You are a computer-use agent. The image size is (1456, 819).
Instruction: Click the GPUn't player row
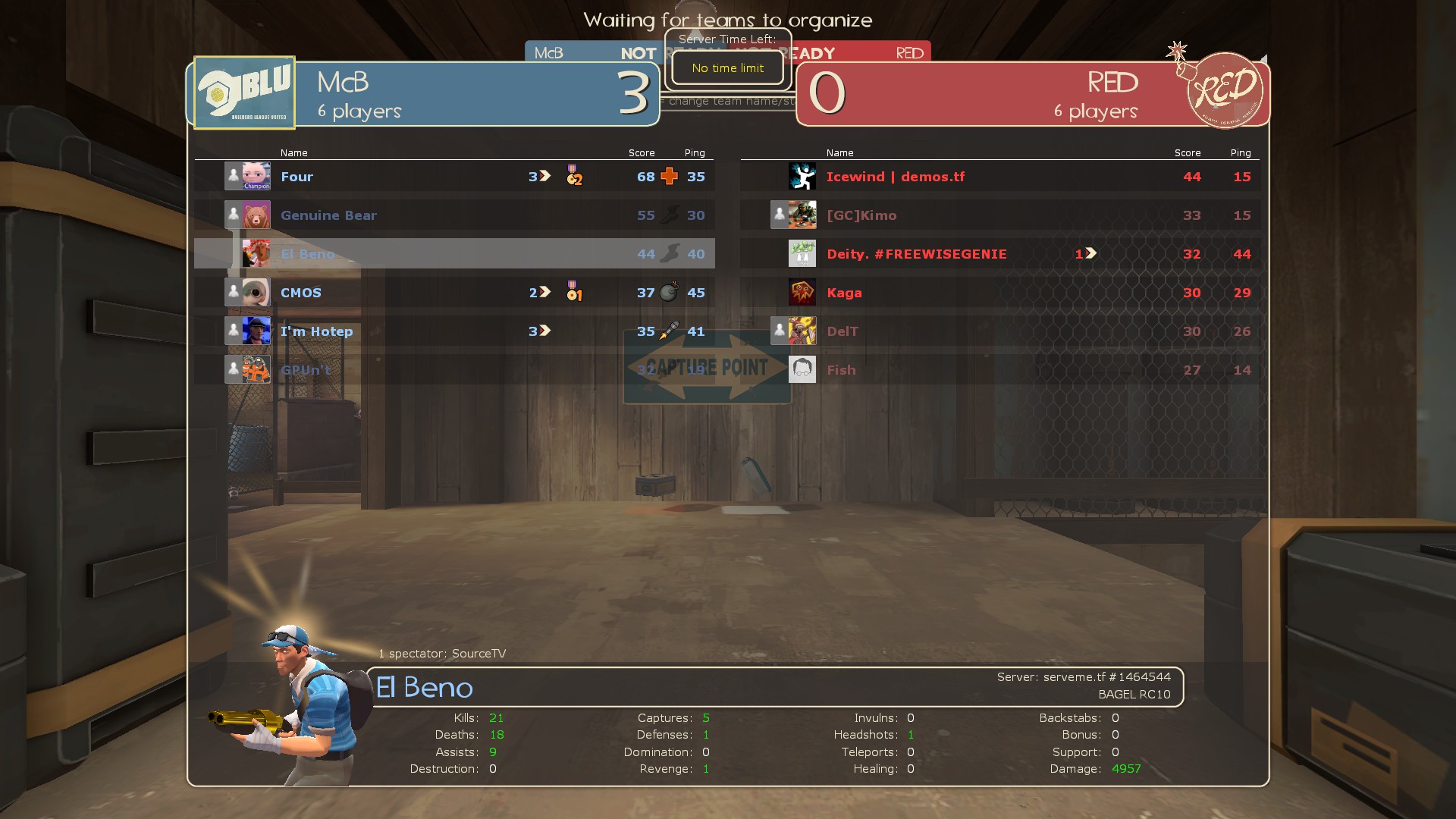tap(306, 370)
